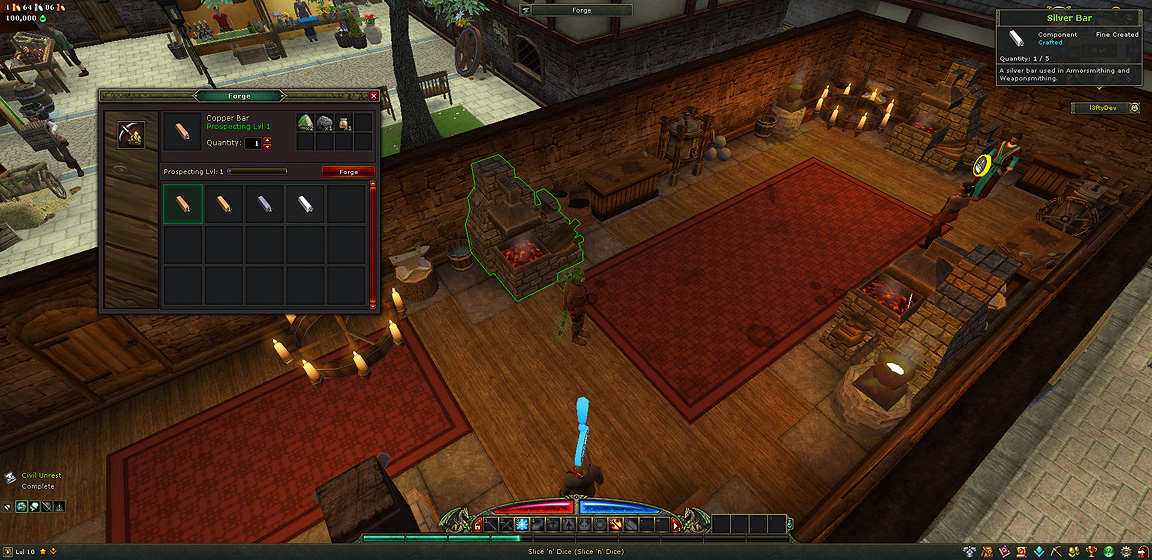Click the Quantity number field
The height and width of the screenshot is (560, 1152).
coord(254,143)
